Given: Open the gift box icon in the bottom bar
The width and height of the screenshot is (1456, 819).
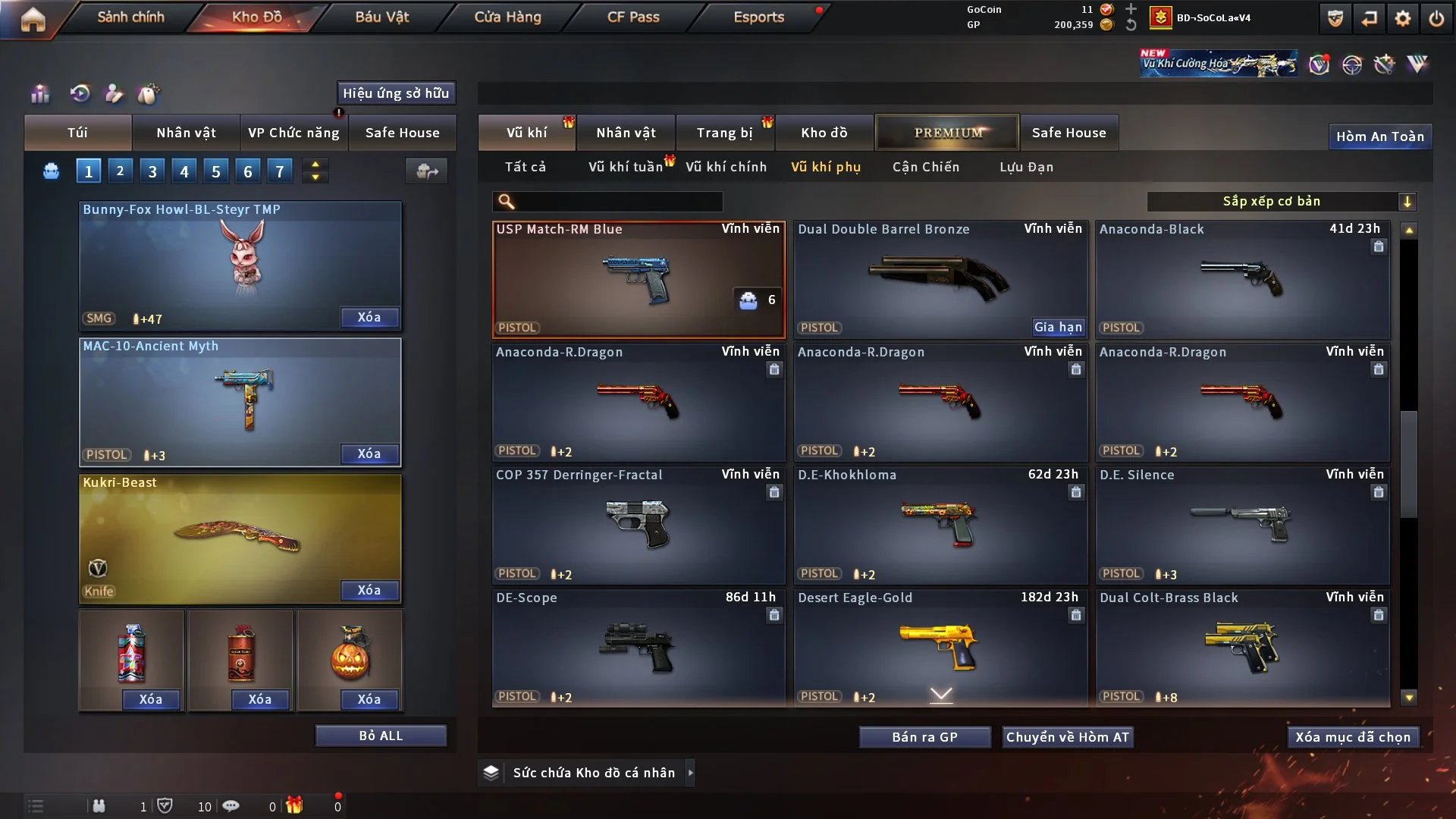Looking at the screenshot, I should [295, 805].
